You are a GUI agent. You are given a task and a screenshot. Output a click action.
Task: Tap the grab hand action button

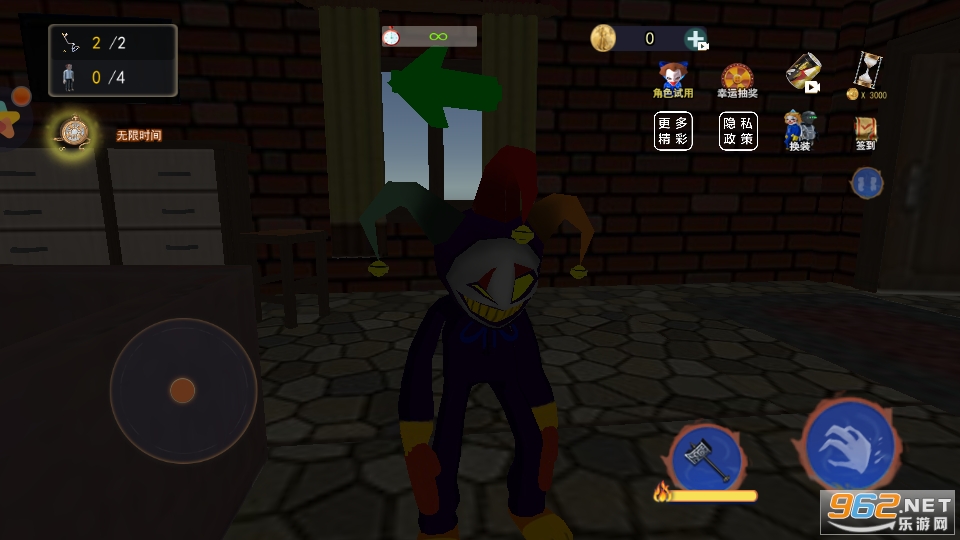[850, 442]
